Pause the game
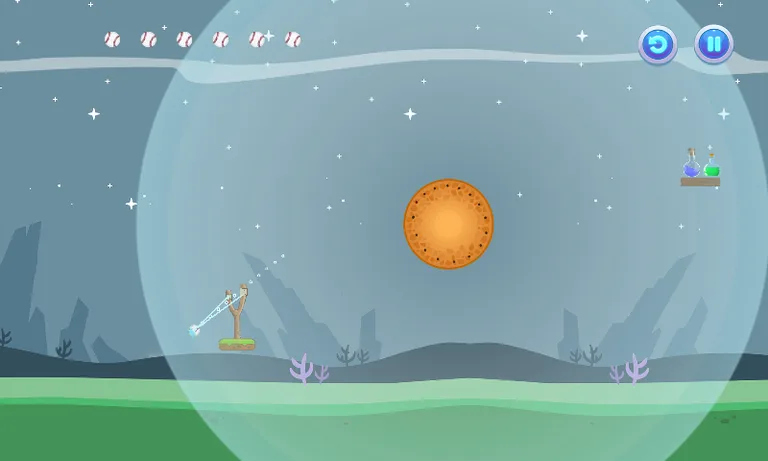 pos(714,45)
